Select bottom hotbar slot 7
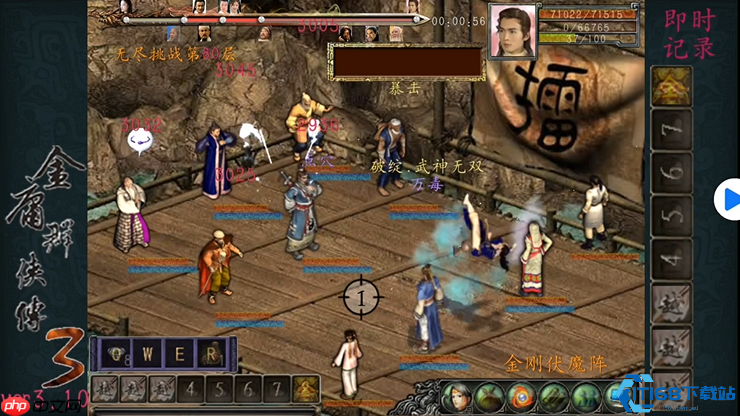 (277, 389)
